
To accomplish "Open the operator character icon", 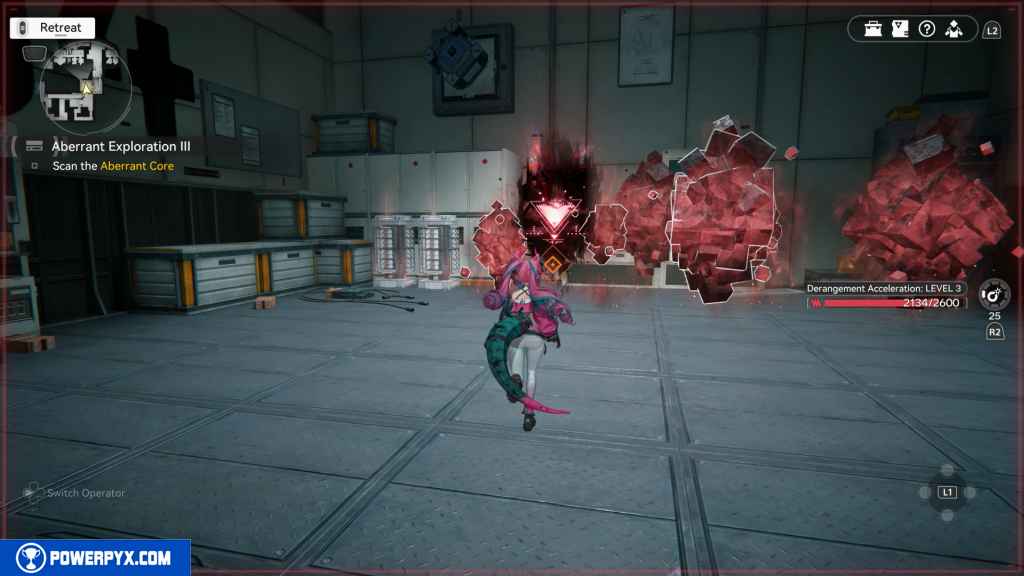I will pyautogui.click(x=953, y=29).
